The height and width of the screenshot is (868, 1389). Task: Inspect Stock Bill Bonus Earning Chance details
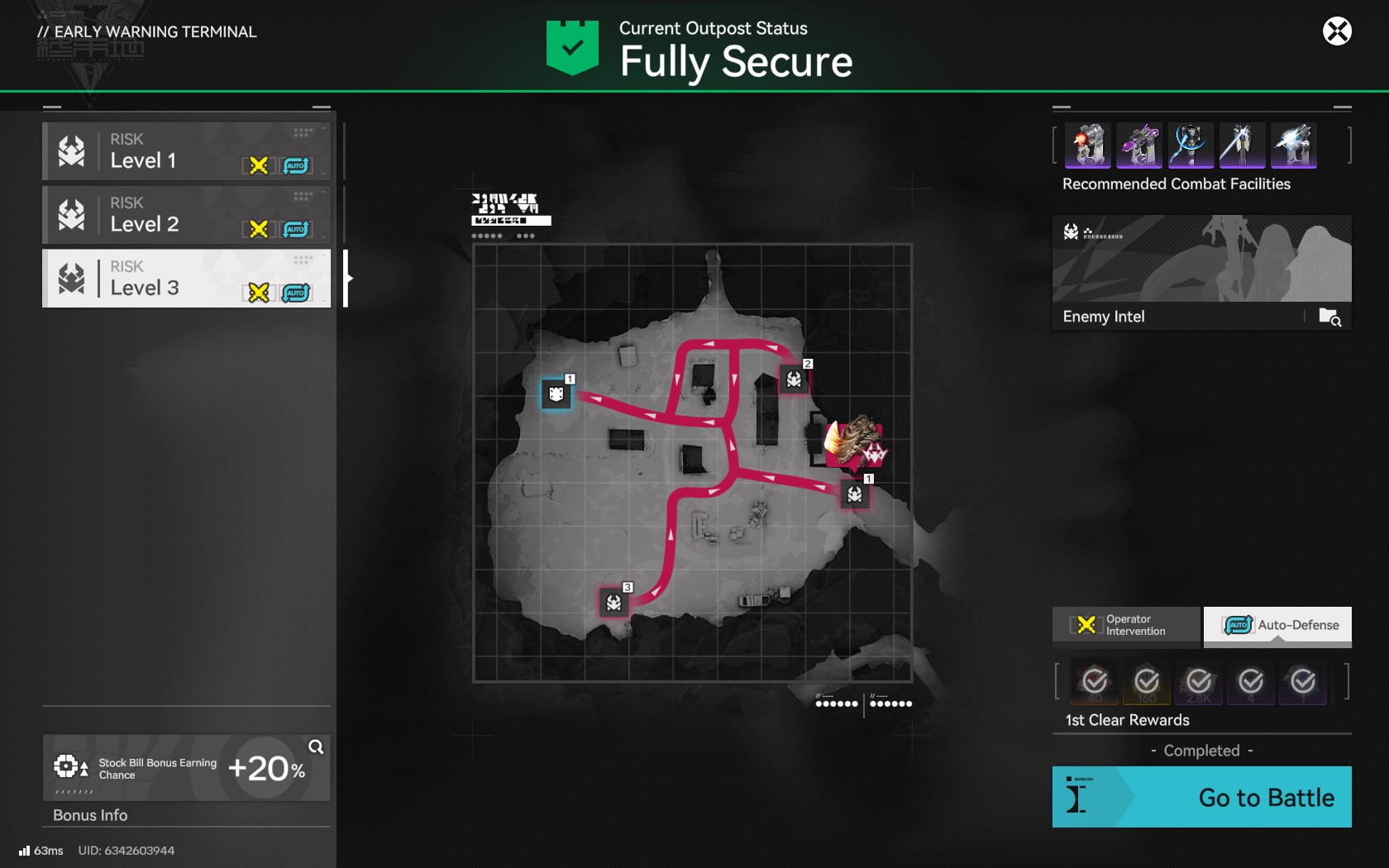(316, 747)
